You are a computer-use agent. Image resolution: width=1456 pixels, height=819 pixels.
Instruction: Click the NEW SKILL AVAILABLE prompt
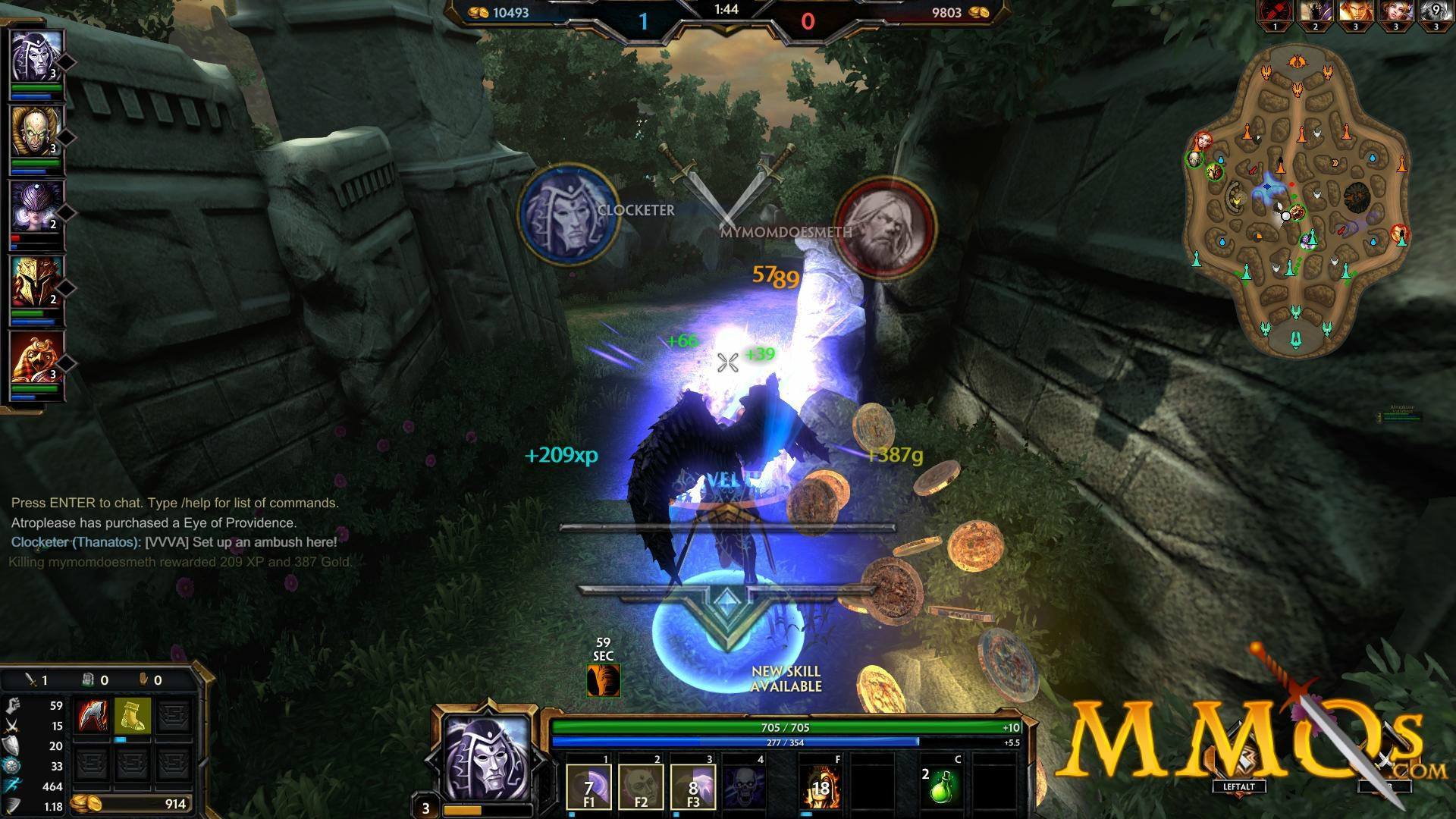pyautogui.click(x=786, y=679)
